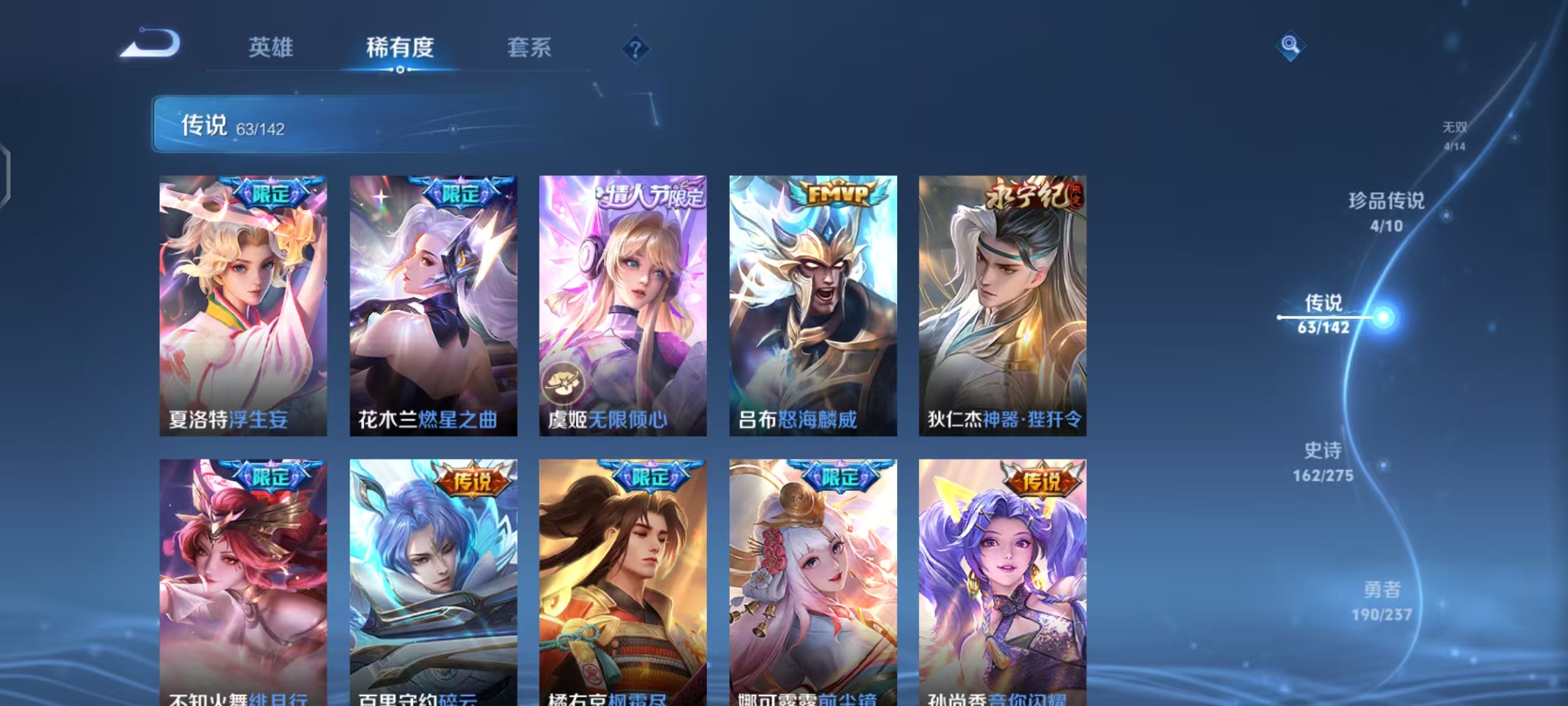The width and height of the screenshot is (1568, 706).
Task: Click the question mark help icon
Action: [x=634, y=49]
